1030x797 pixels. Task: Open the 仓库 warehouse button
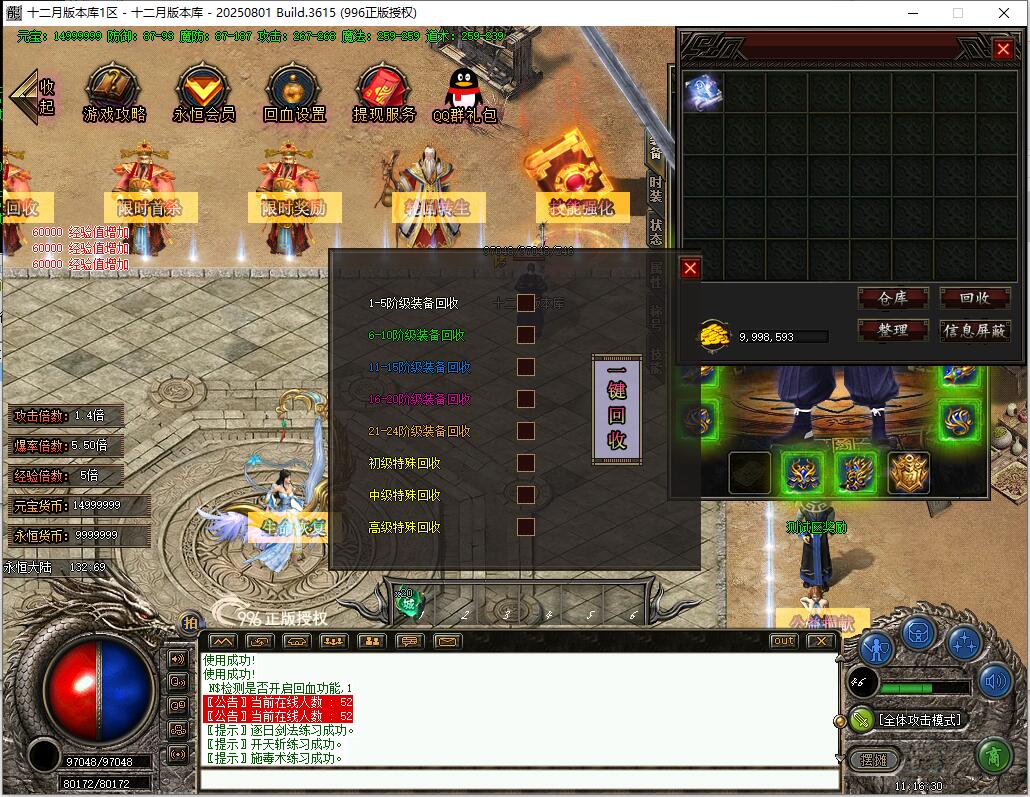tap(893, 298)
